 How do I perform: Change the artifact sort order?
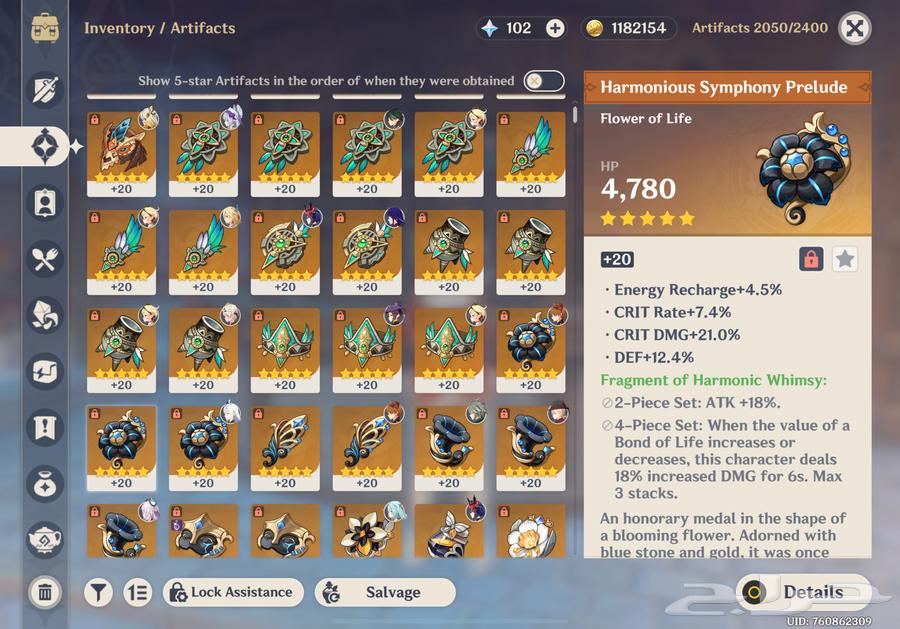click(x=137, y=592)
